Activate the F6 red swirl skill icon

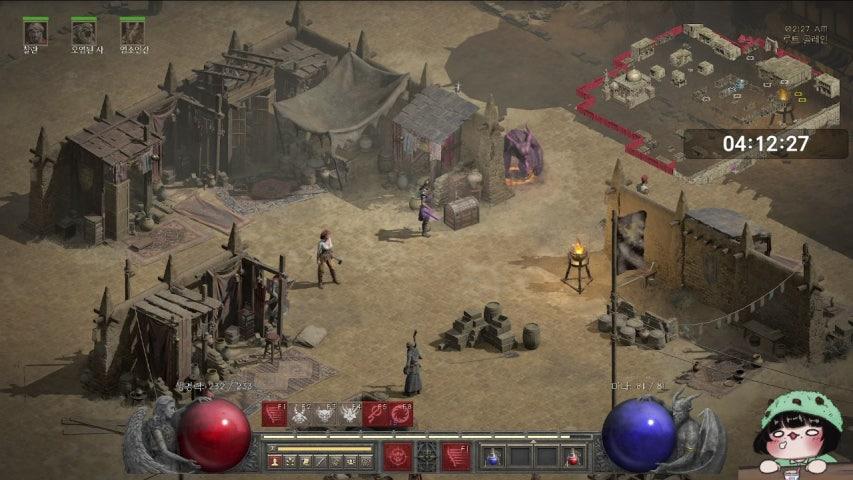point(401,414)
